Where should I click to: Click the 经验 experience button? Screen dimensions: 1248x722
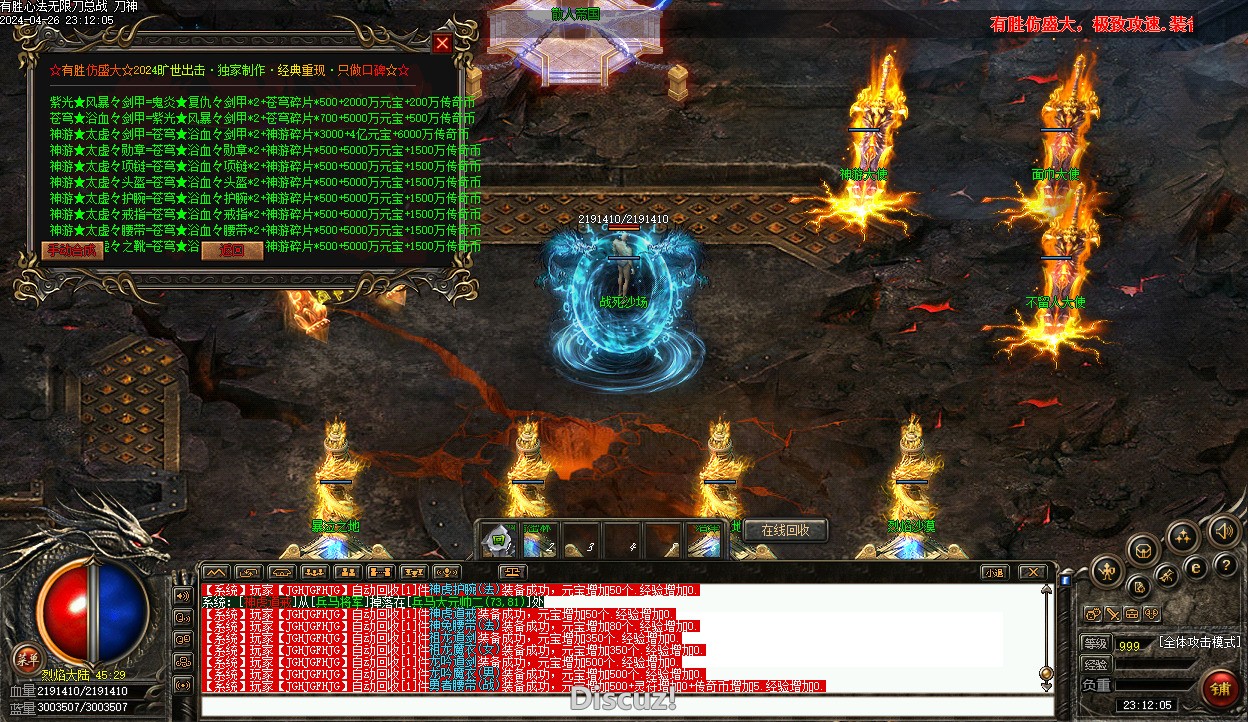(x=1095, y=664)
